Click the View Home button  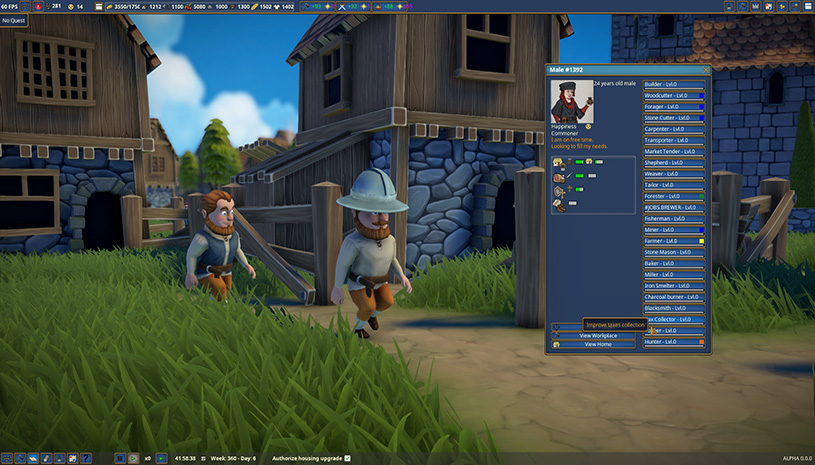point(599,344)
